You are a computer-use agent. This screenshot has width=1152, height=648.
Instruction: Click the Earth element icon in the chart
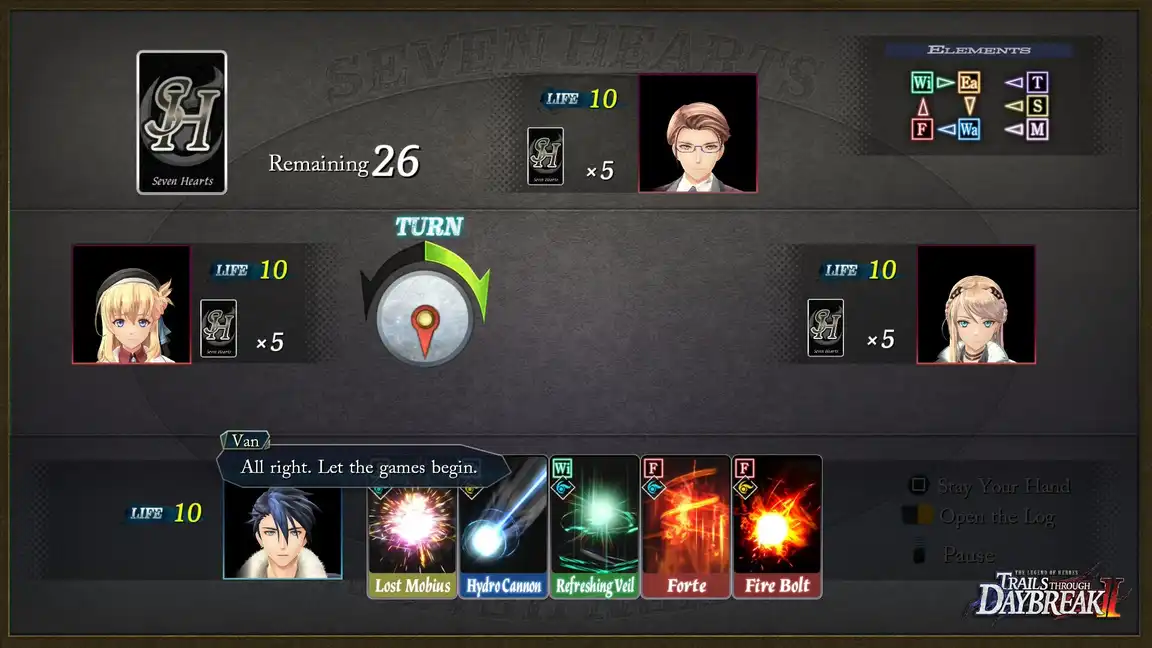click(x=968, y=83)
